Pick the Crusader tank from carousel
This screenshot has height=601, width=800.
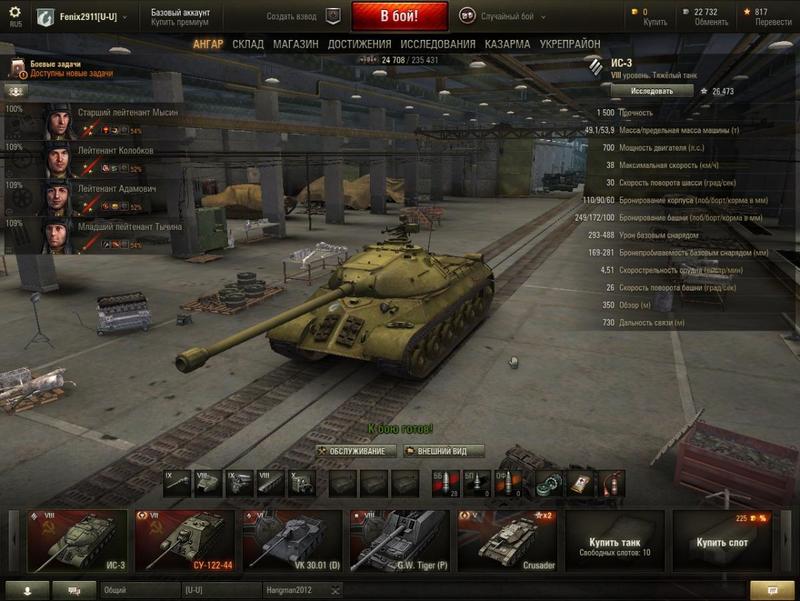point(507,541)
